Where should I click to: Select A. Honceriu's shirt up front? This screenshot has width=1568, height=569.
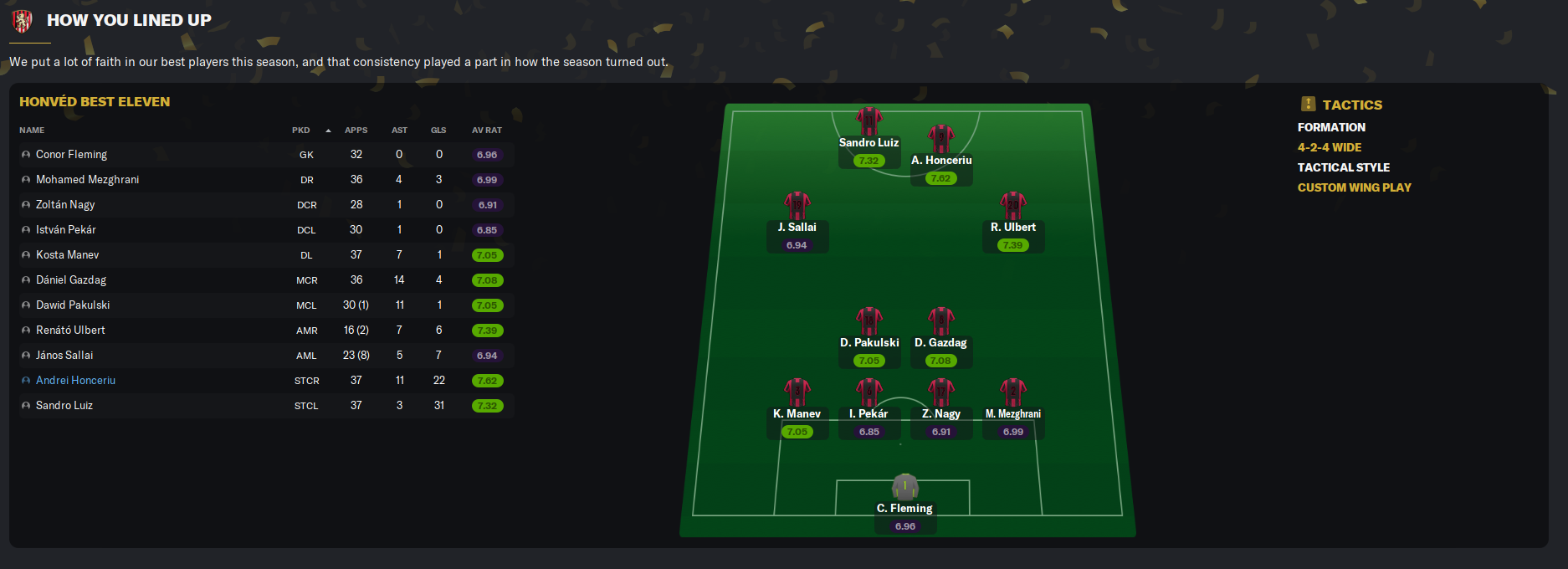(x=940, y=139)
